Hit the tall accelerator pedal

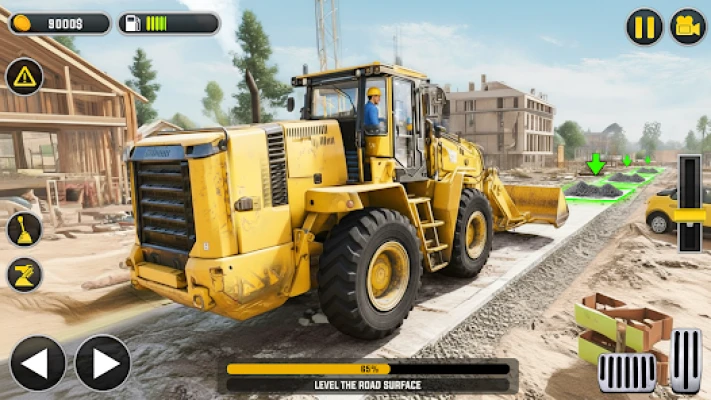[686, 361]
